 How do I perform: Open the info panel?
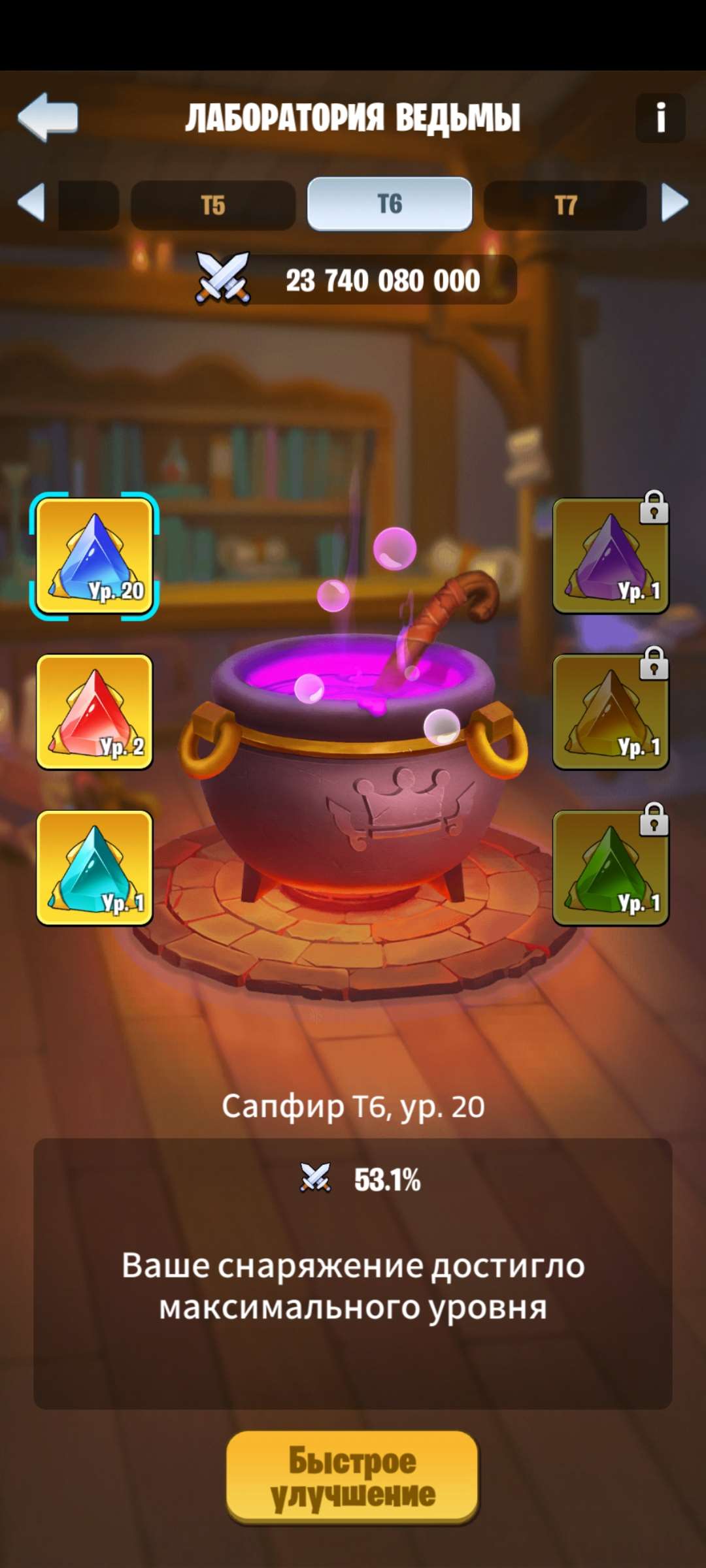point(660,118)
